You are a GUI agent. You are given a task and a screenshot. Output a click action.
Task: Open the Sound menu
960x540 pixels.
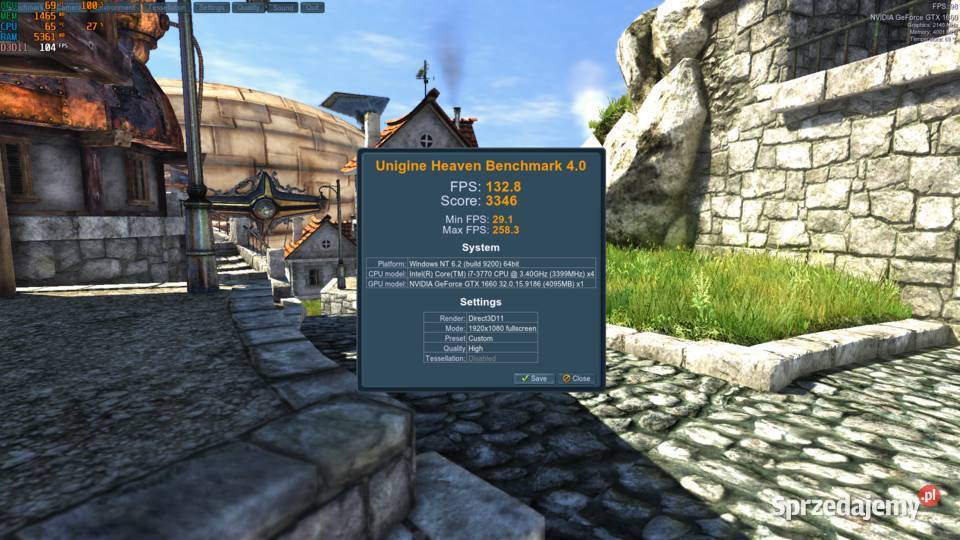coord(283,7)
